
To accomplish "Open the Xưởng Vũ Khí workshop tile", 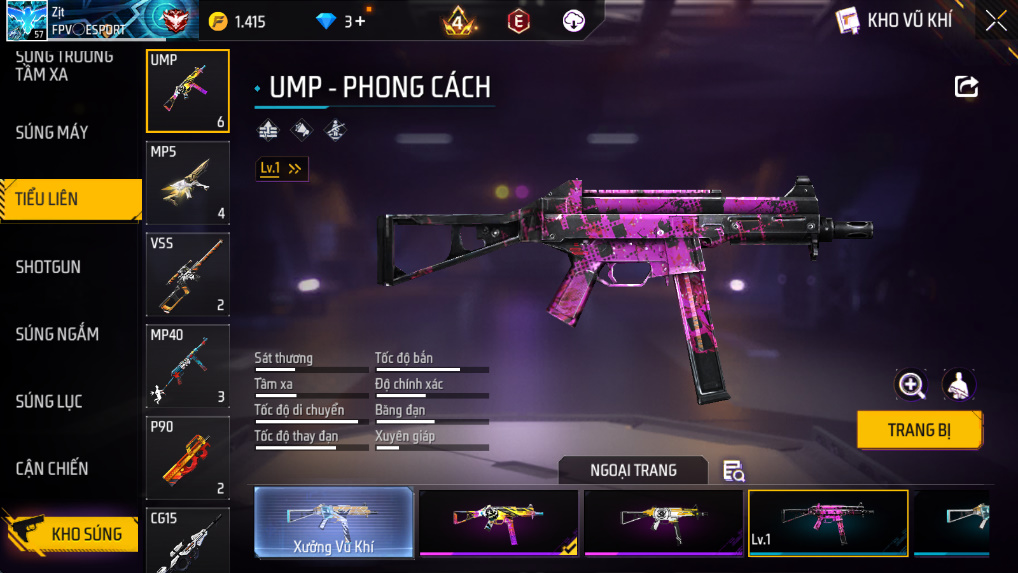I will pos(333,522).
